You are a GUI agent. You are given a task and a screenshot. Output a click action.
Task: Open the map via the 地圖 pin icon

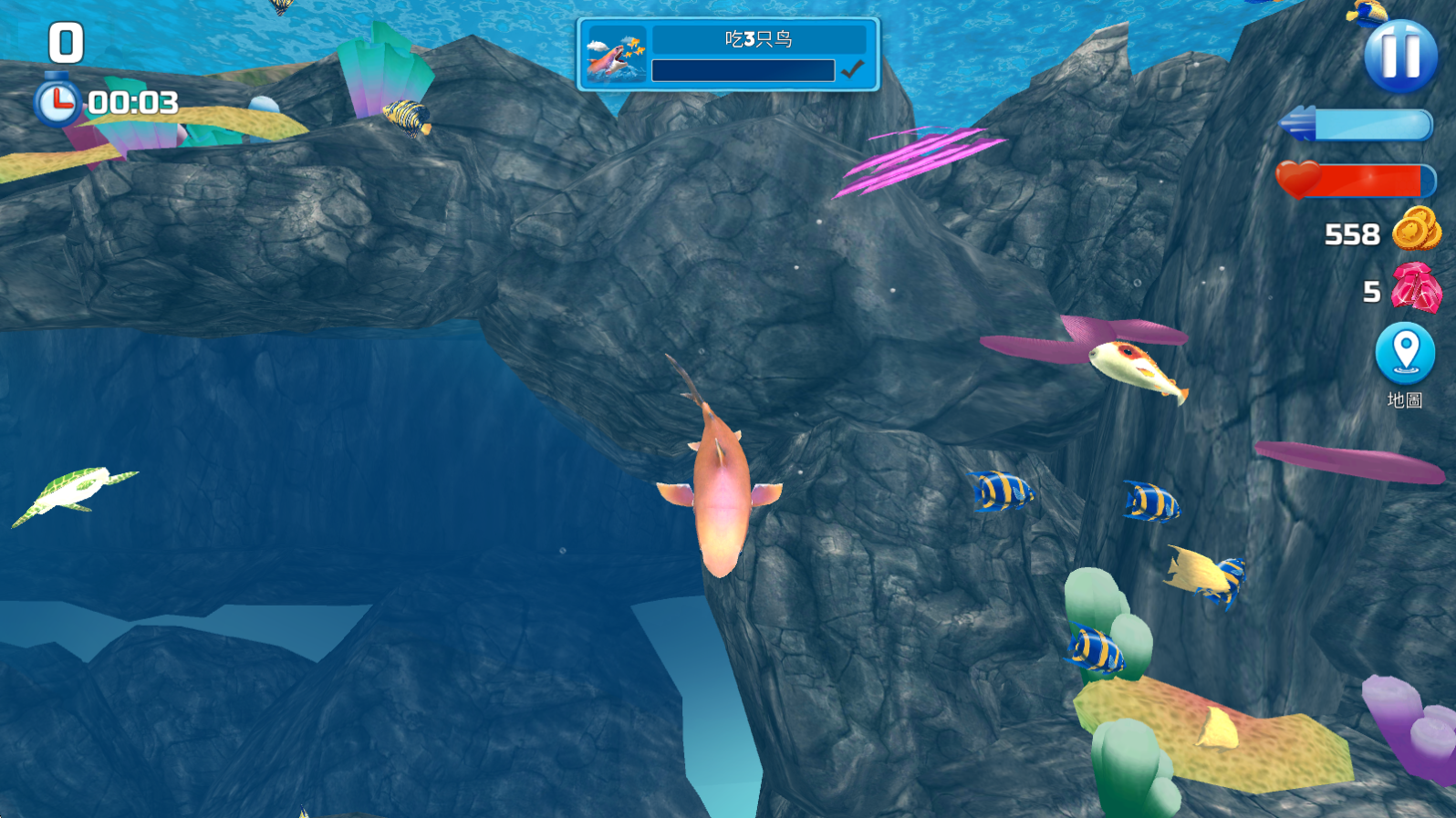[1405, 354]
